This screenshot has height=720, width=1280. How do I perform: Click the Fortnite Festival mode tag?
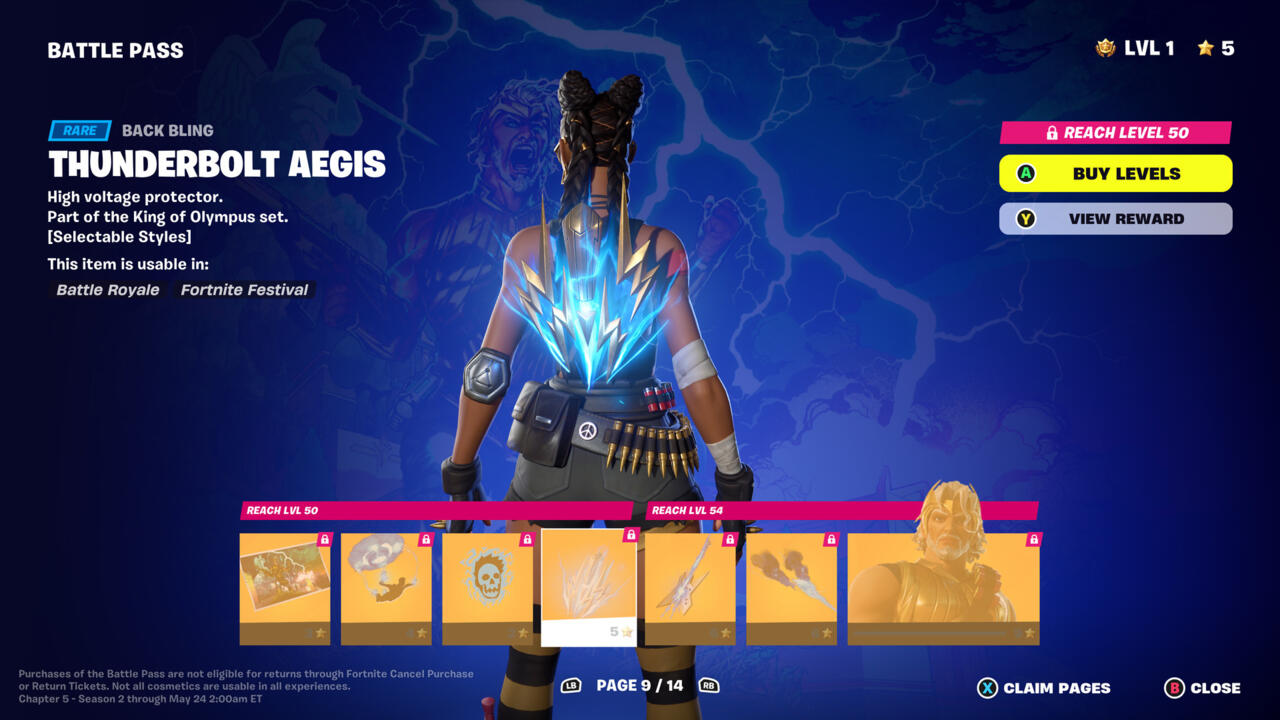[x=244, y=290]
